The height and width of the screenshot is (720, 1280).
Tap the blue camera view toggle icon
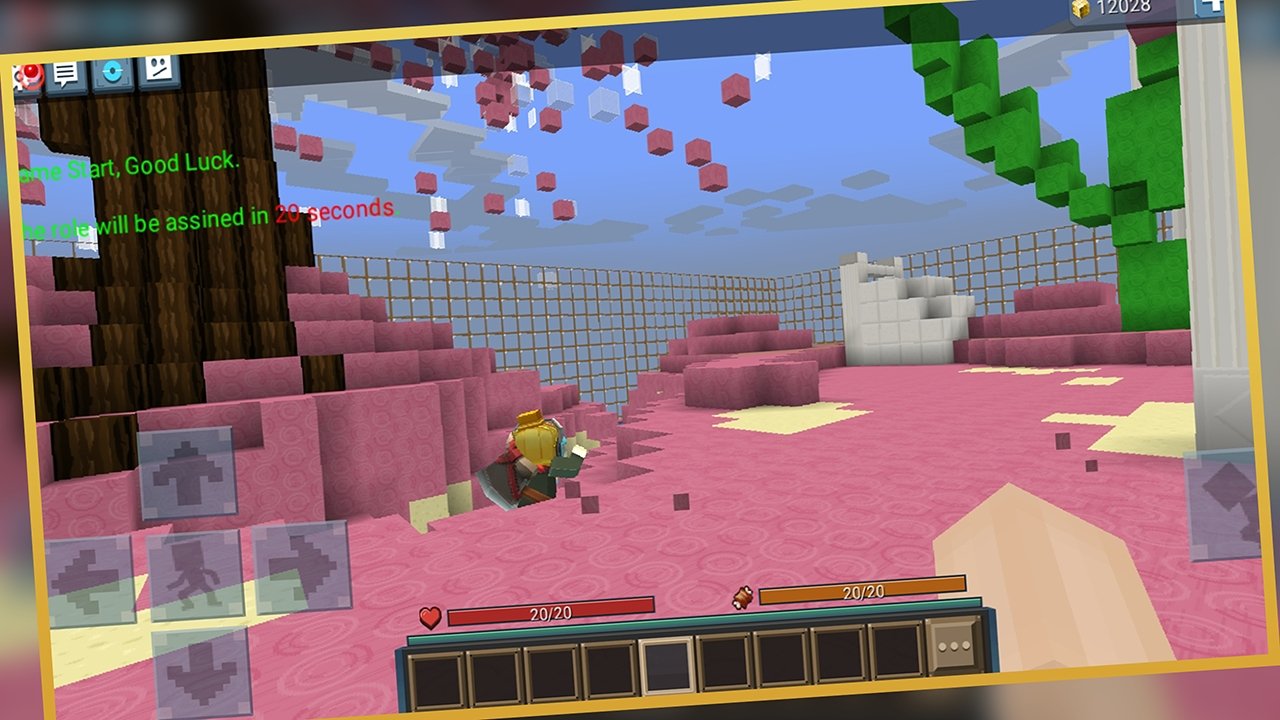[112, 72]
